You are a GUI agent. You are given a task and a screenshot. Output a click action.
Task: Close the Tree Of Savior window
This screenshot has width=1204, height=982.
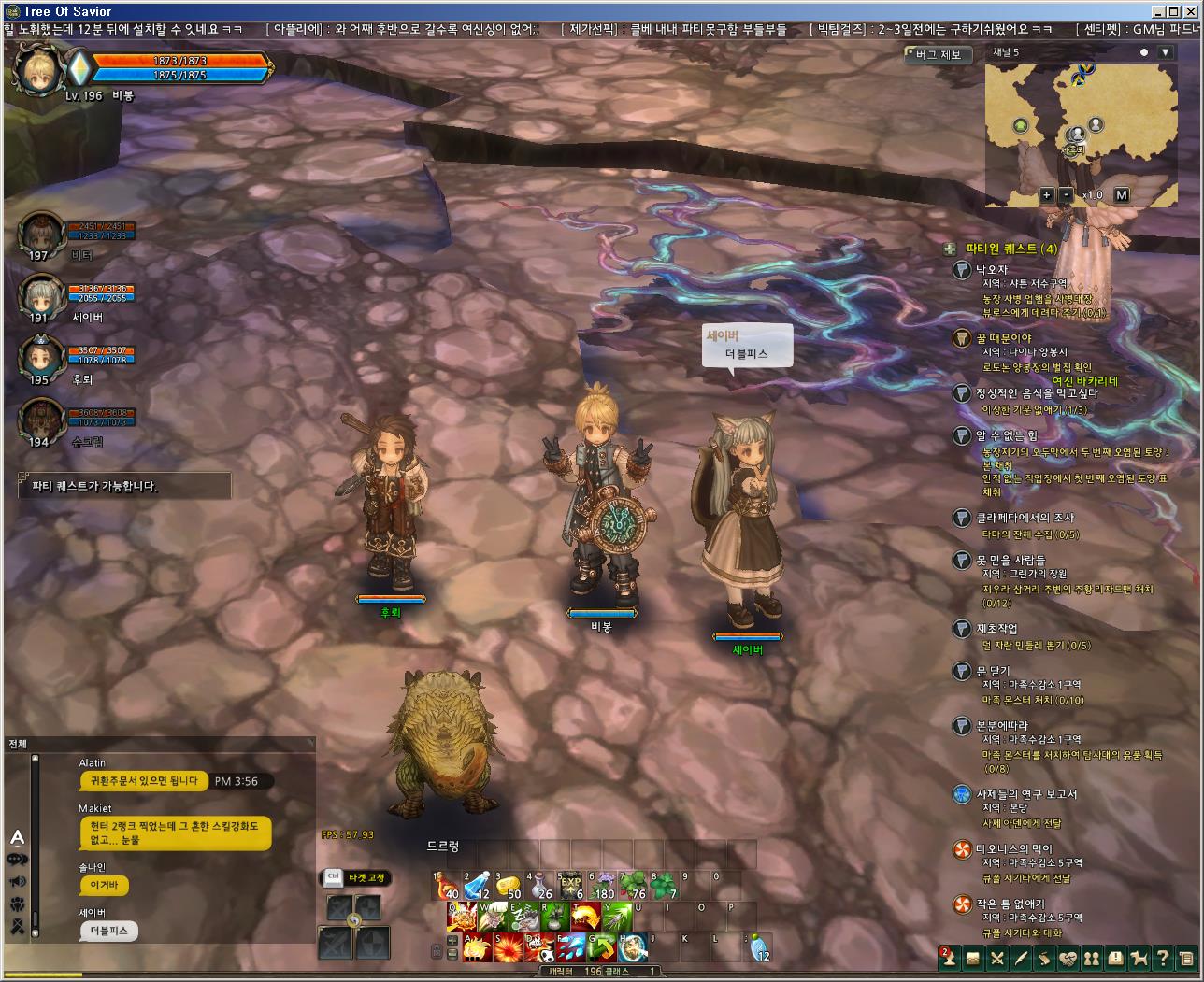pos(1194,11)
